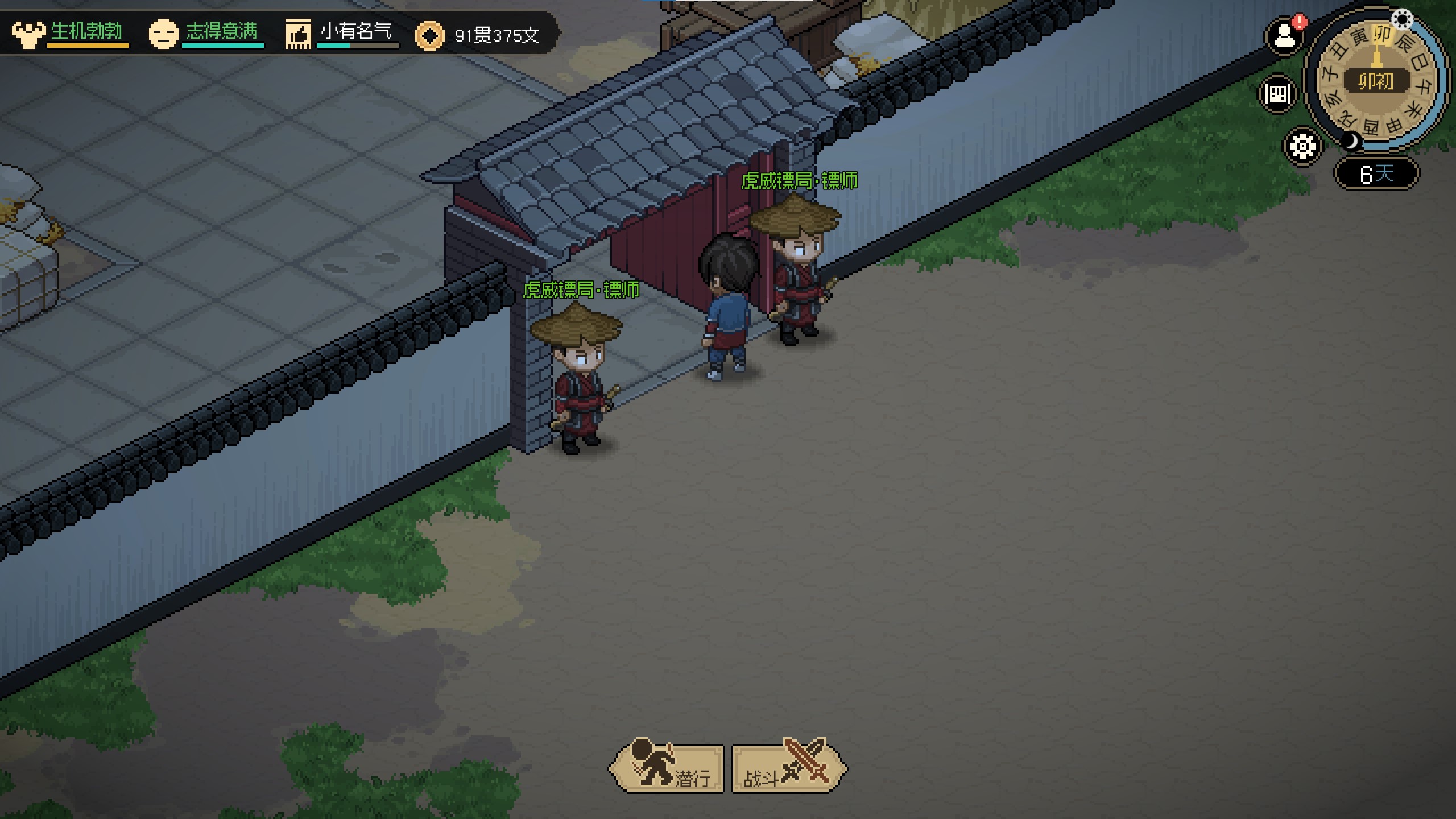Open the gear settings icon

coord(1302,146)
